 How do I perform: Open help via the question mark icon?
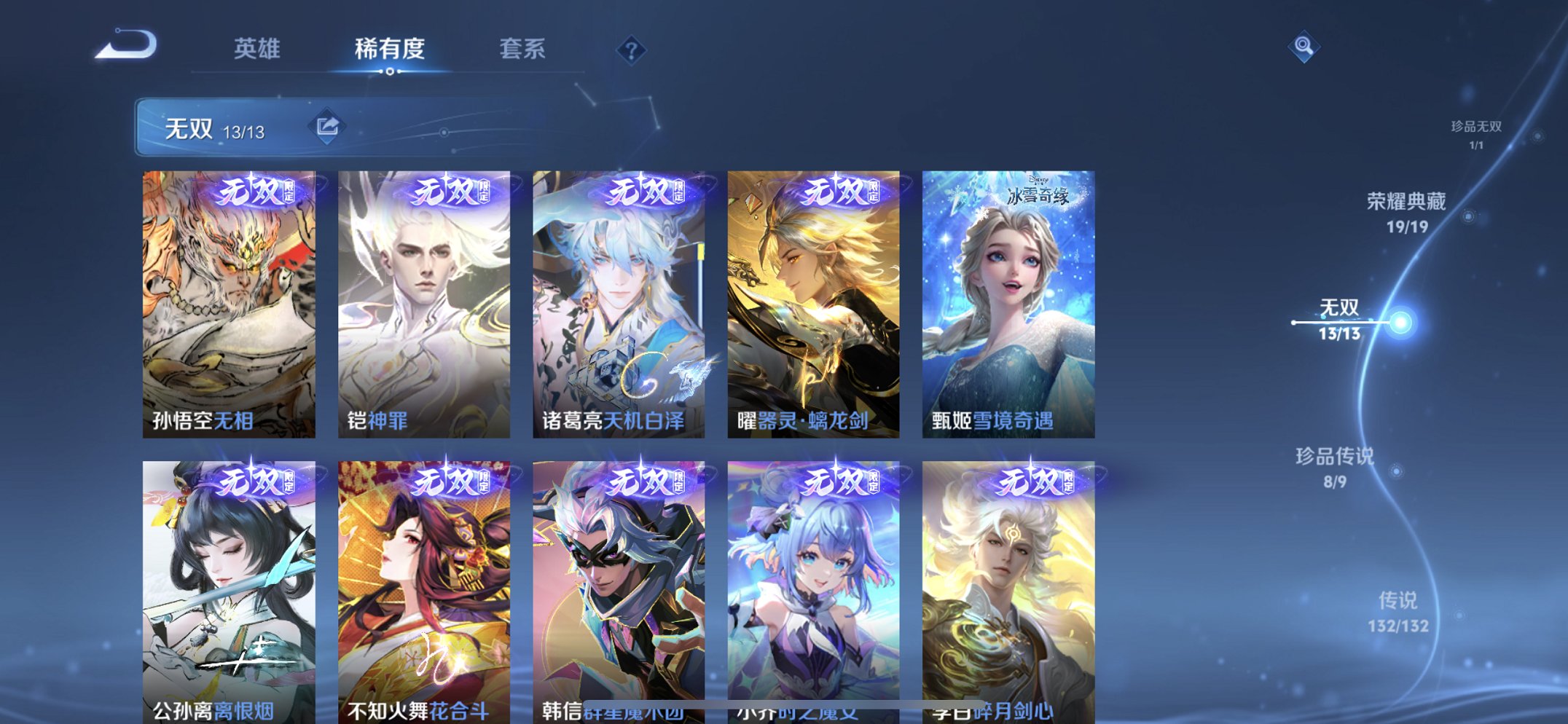tap(631, 50)
